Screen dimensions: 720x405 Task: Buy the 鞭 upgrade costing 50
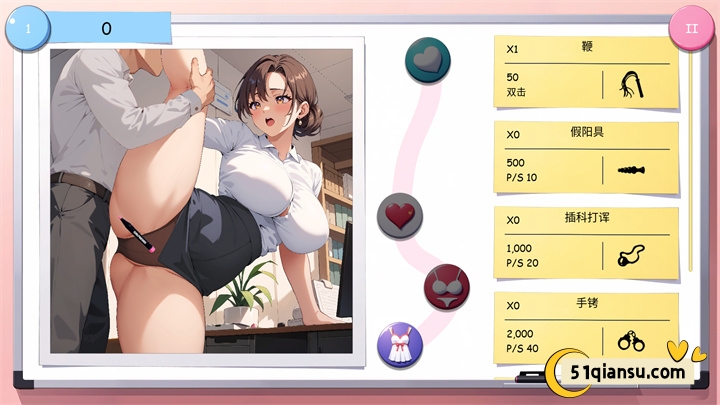click(585, 73)
